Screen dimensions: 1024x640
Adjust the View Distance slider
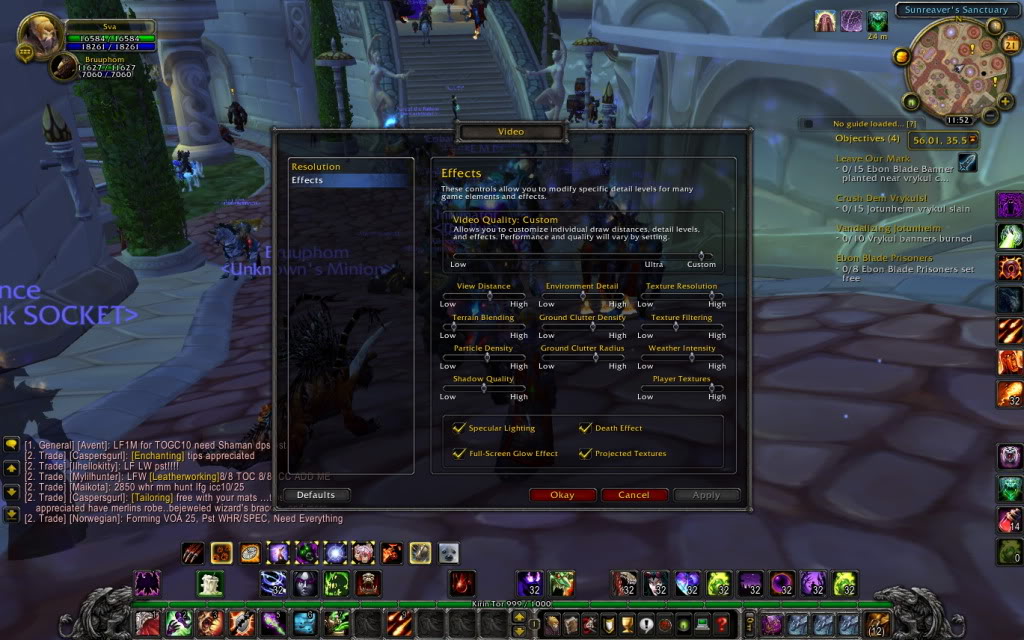484,295
